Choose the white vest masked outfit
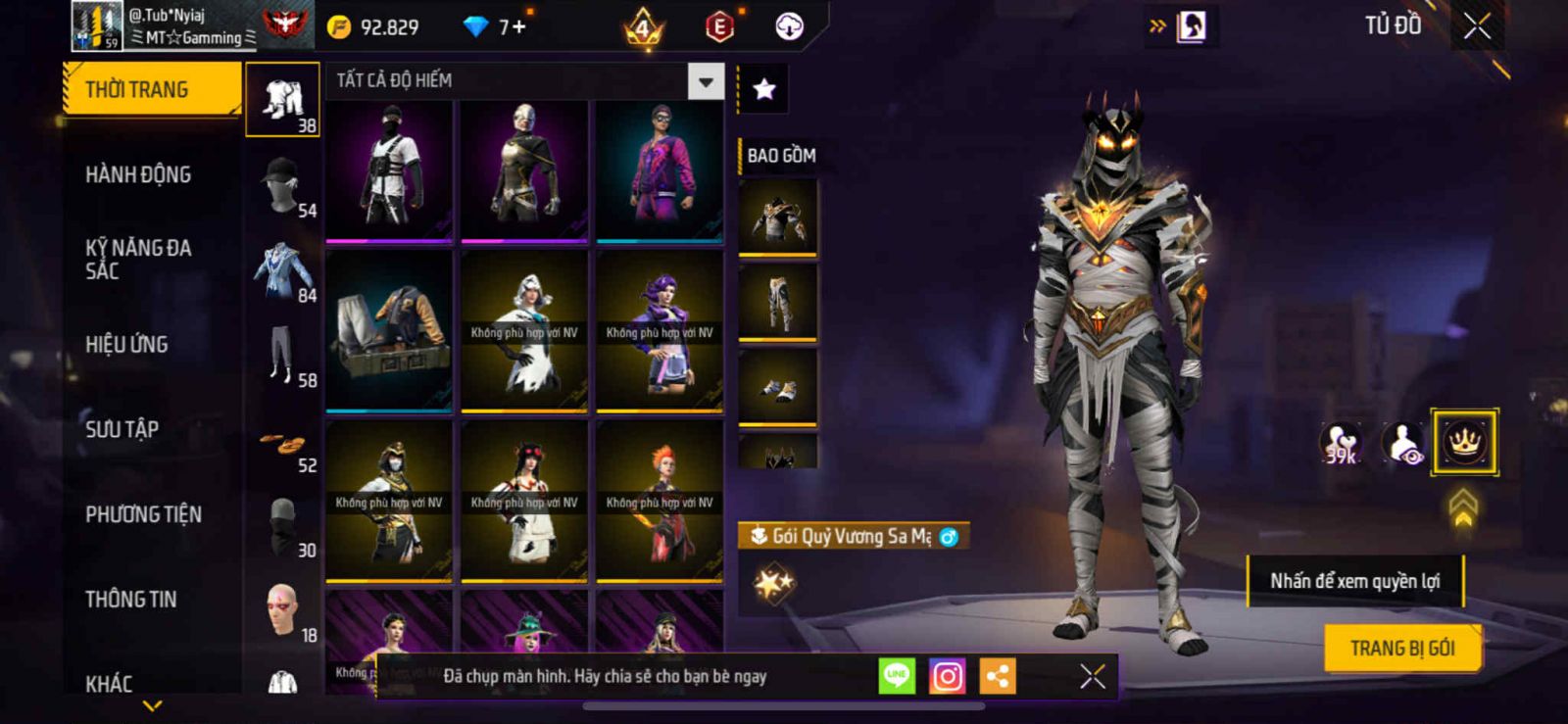Screen dimensions: 1568x724 (389, 169)
